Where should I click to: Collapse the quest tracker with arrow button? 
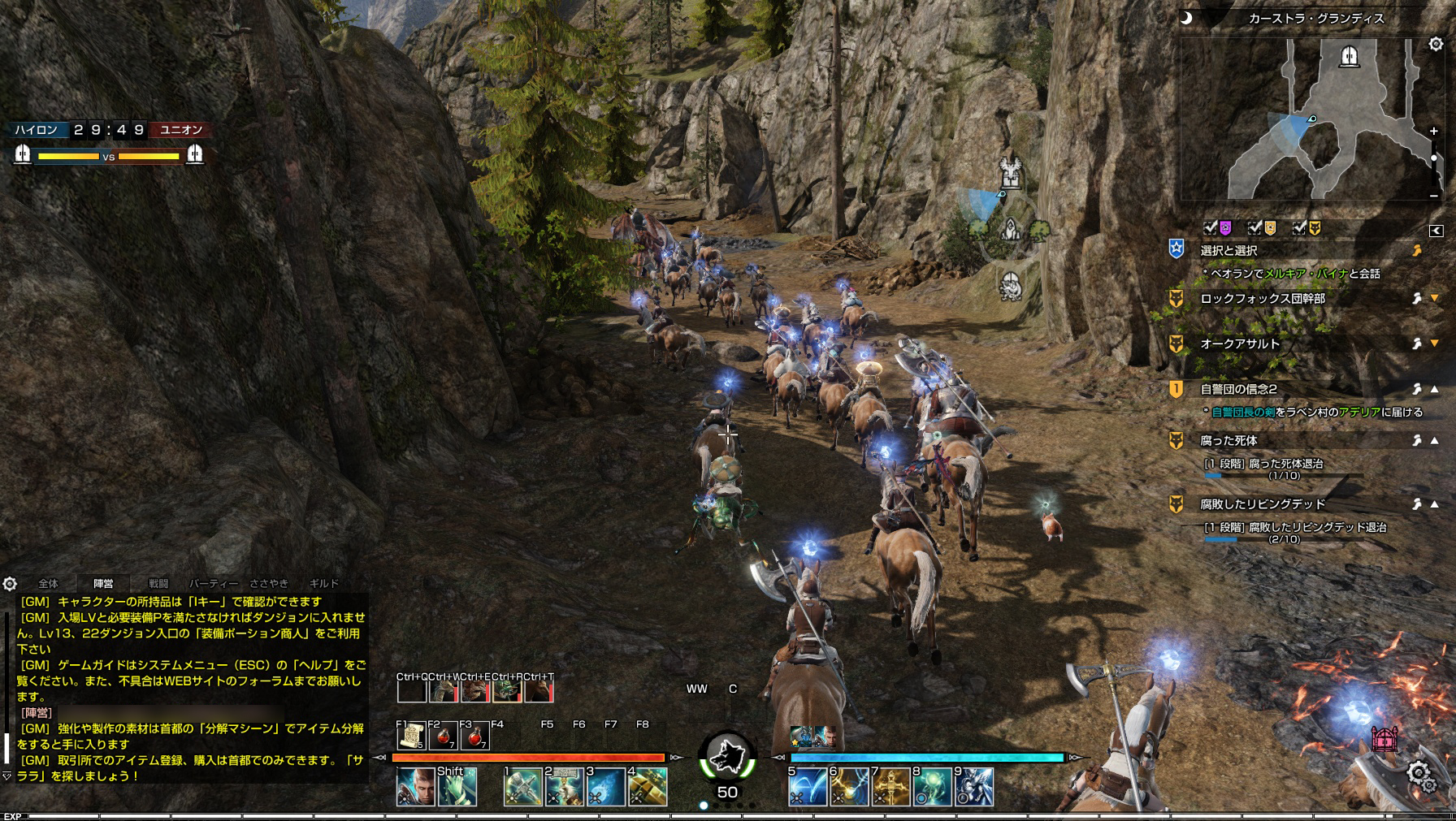[1436, 231]
